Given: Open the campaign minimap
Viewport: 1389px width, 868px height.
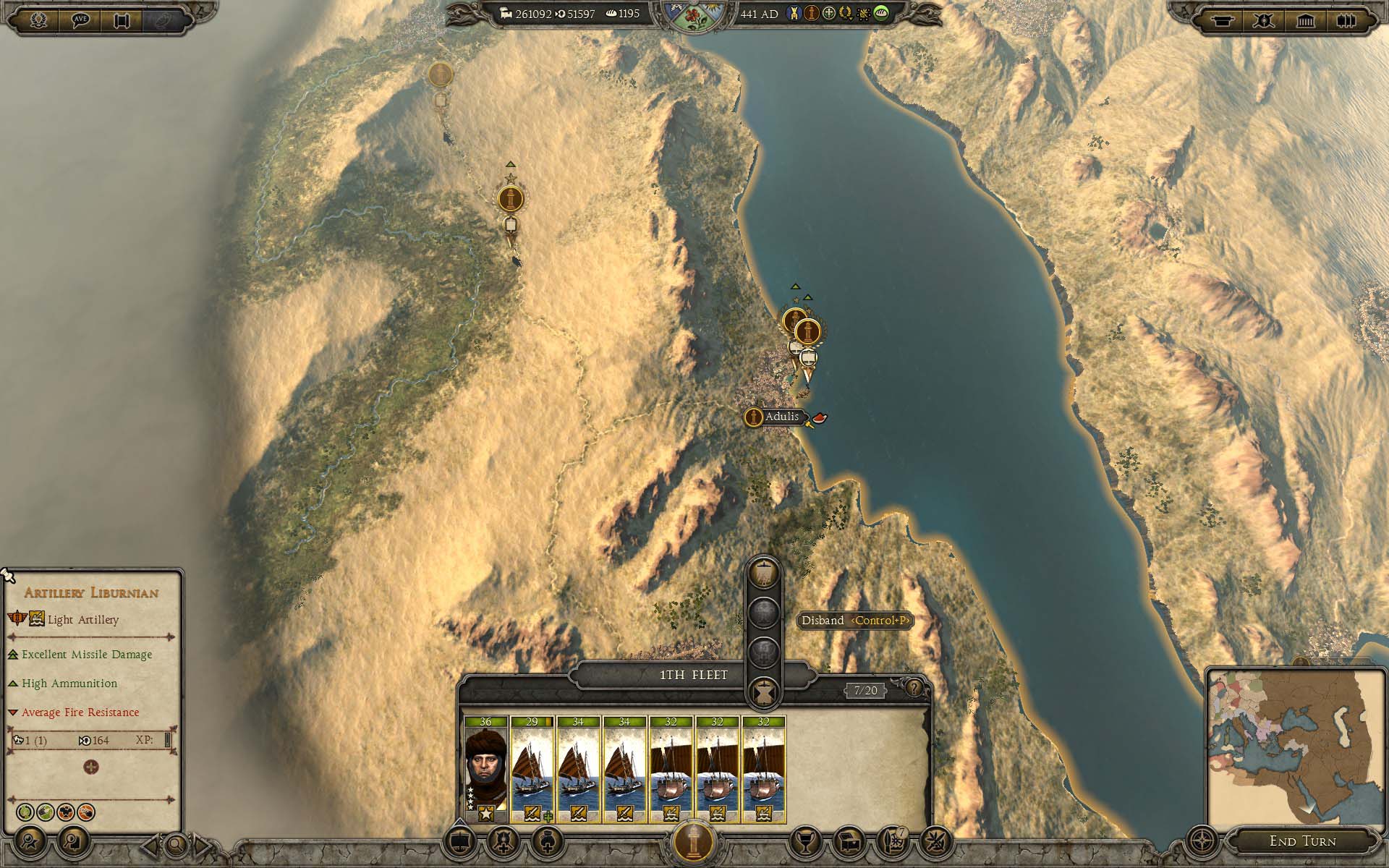Looking at the screenshot, I should click(1295, 747).
